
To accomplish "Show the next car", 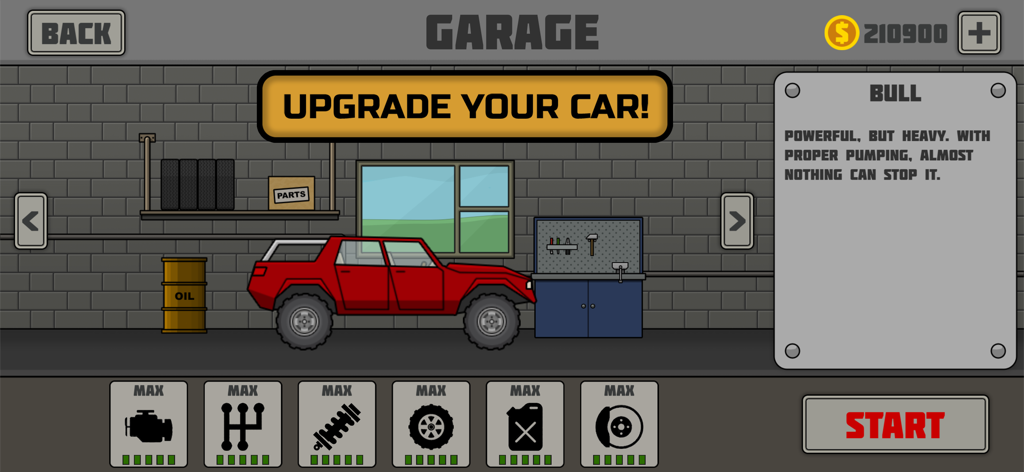I will point(737,221).
